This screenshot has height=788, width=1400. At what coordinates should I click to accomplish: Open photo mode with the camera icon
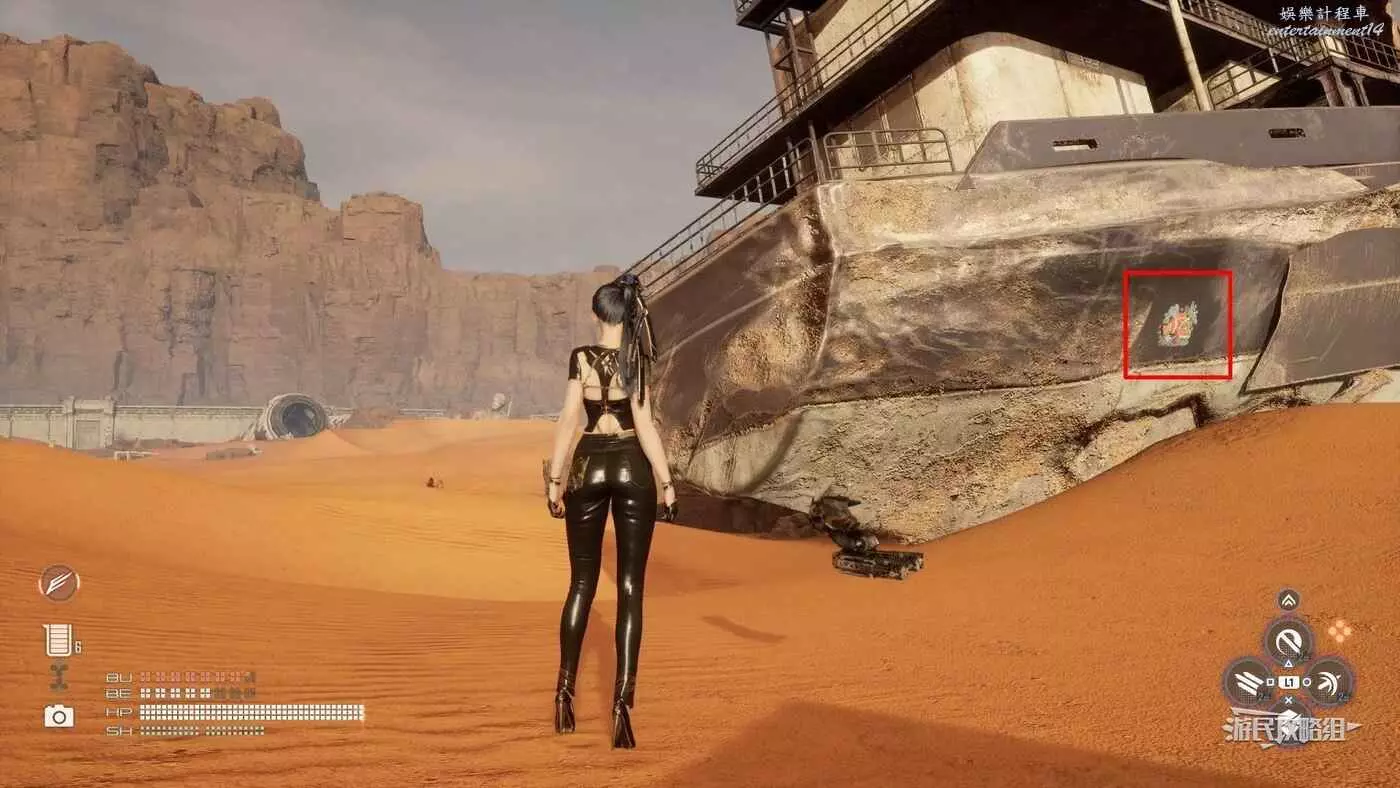(x=59, y=715)
